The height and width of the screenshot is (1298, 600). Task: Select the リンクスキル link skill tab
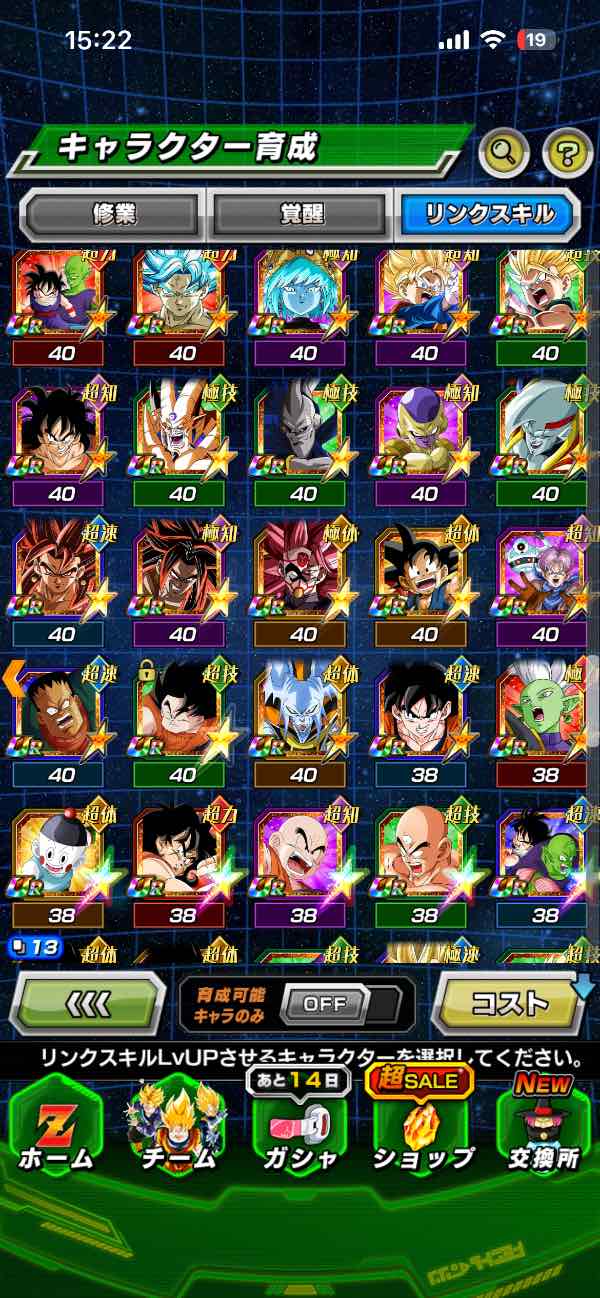click(x=488, y=214)
